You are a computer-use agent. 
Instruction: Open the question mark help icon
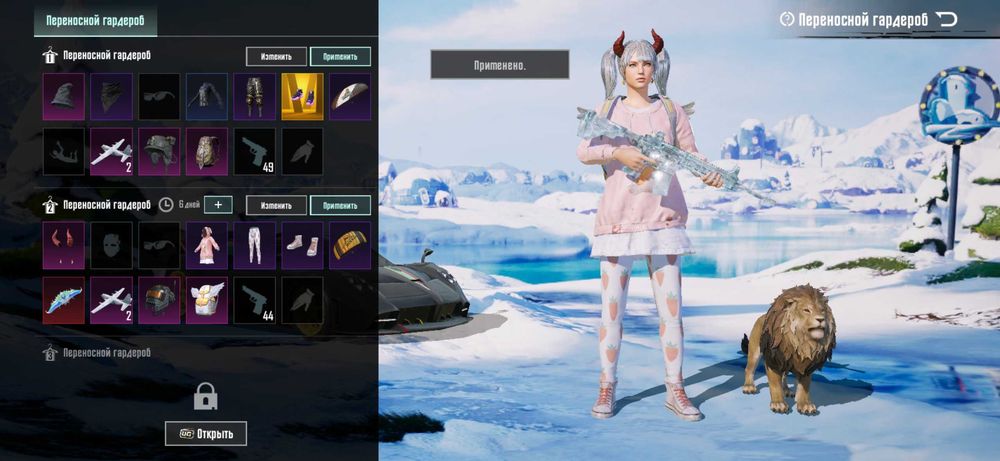click(787, 19)
